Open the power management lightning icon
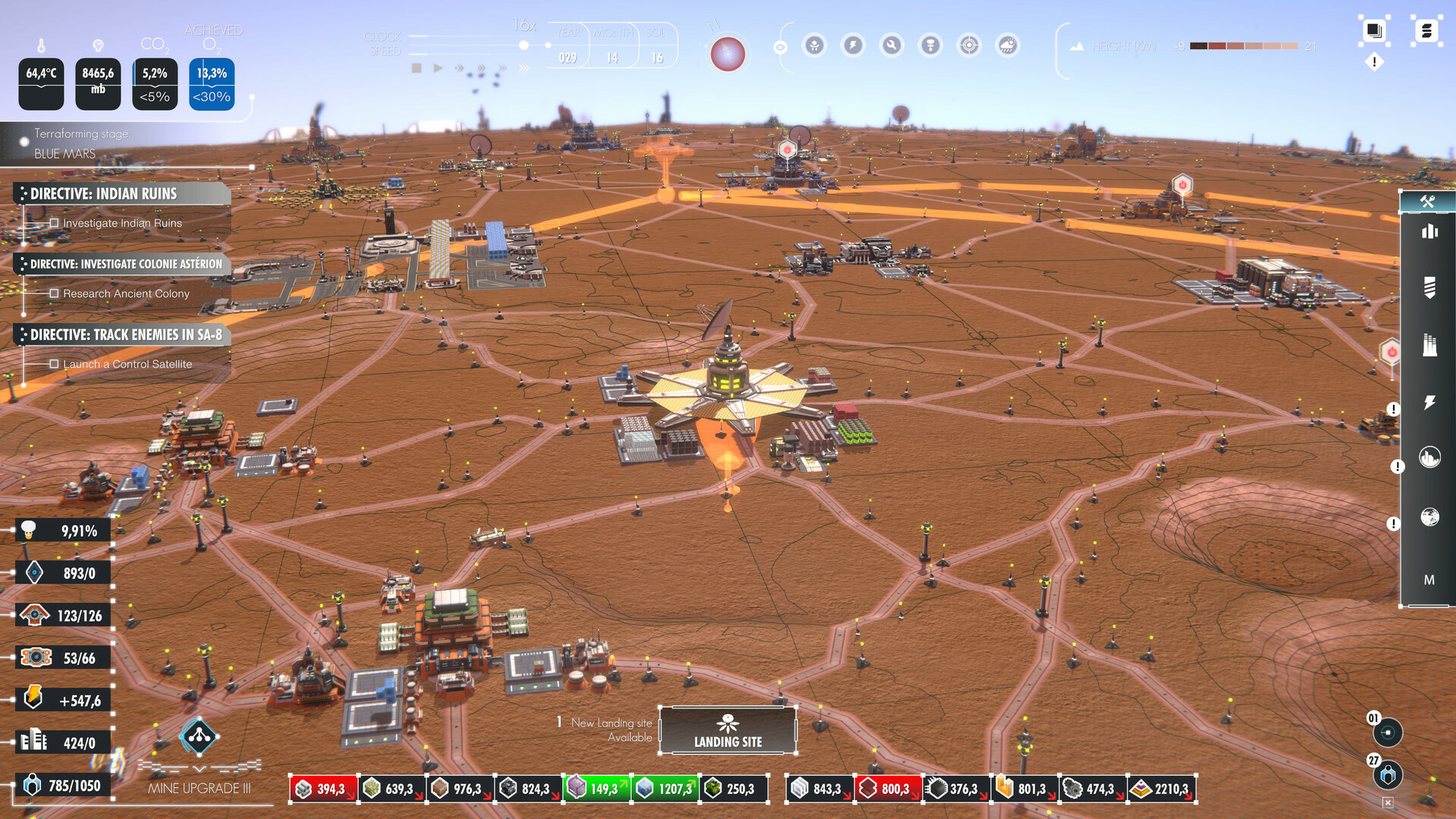 pos(853,45)
